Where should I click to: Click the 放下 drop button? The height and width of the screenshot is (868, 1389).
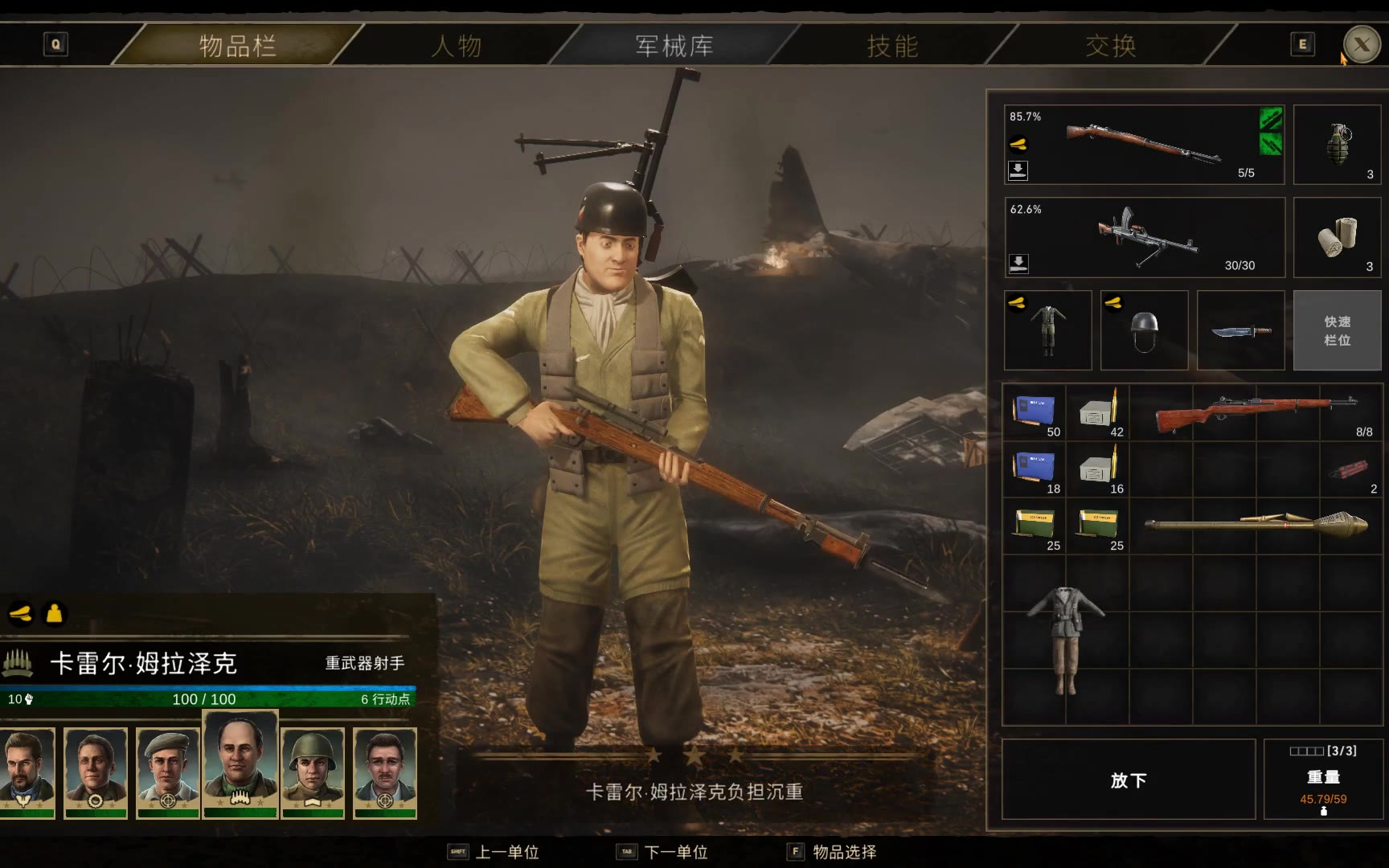[x=1128, y=780]
